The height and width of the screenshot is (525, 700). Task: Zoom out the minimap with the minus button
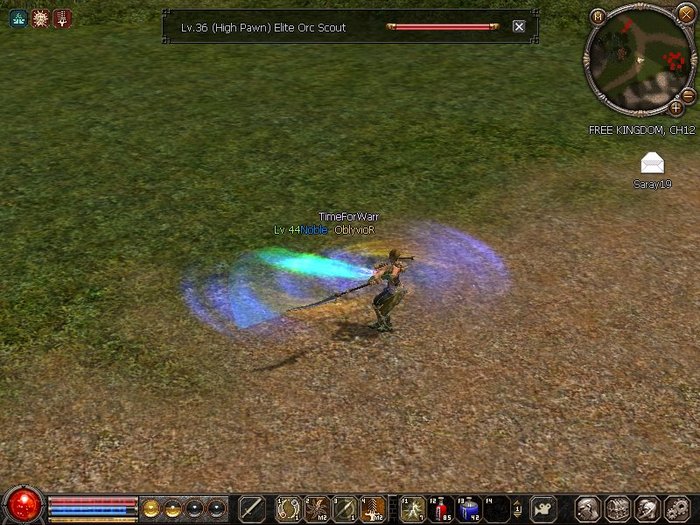pyautogui.click(x=688, y=95)
